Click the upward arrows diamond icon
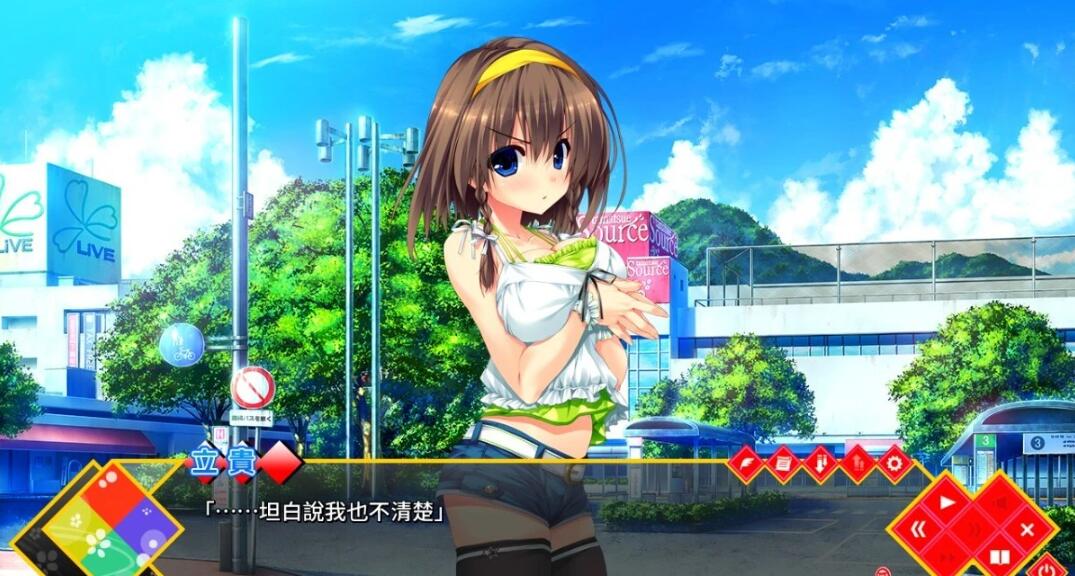The height and width of the screenshot is (576, 1075). point(858,464)
